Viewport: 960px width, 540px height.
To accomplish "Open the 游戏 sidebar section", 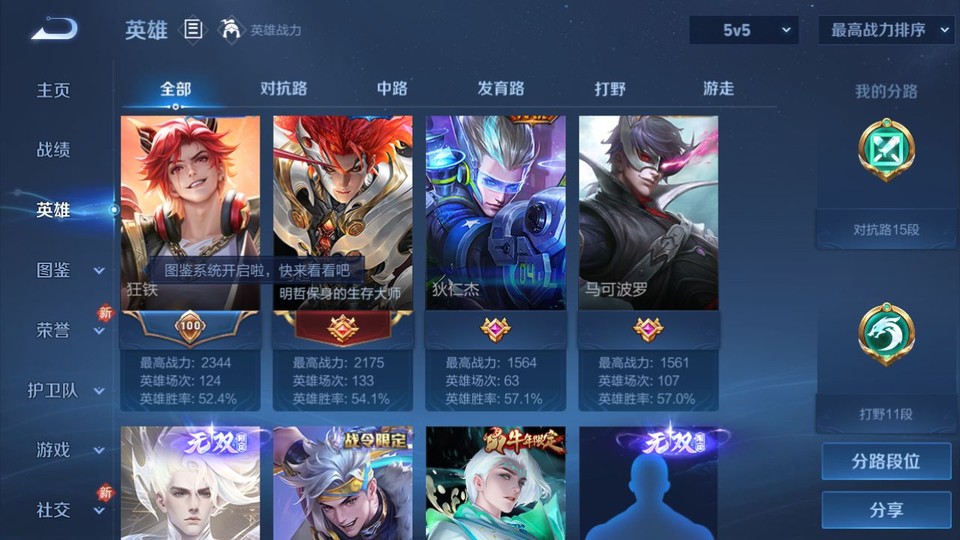I will [66, 450].
